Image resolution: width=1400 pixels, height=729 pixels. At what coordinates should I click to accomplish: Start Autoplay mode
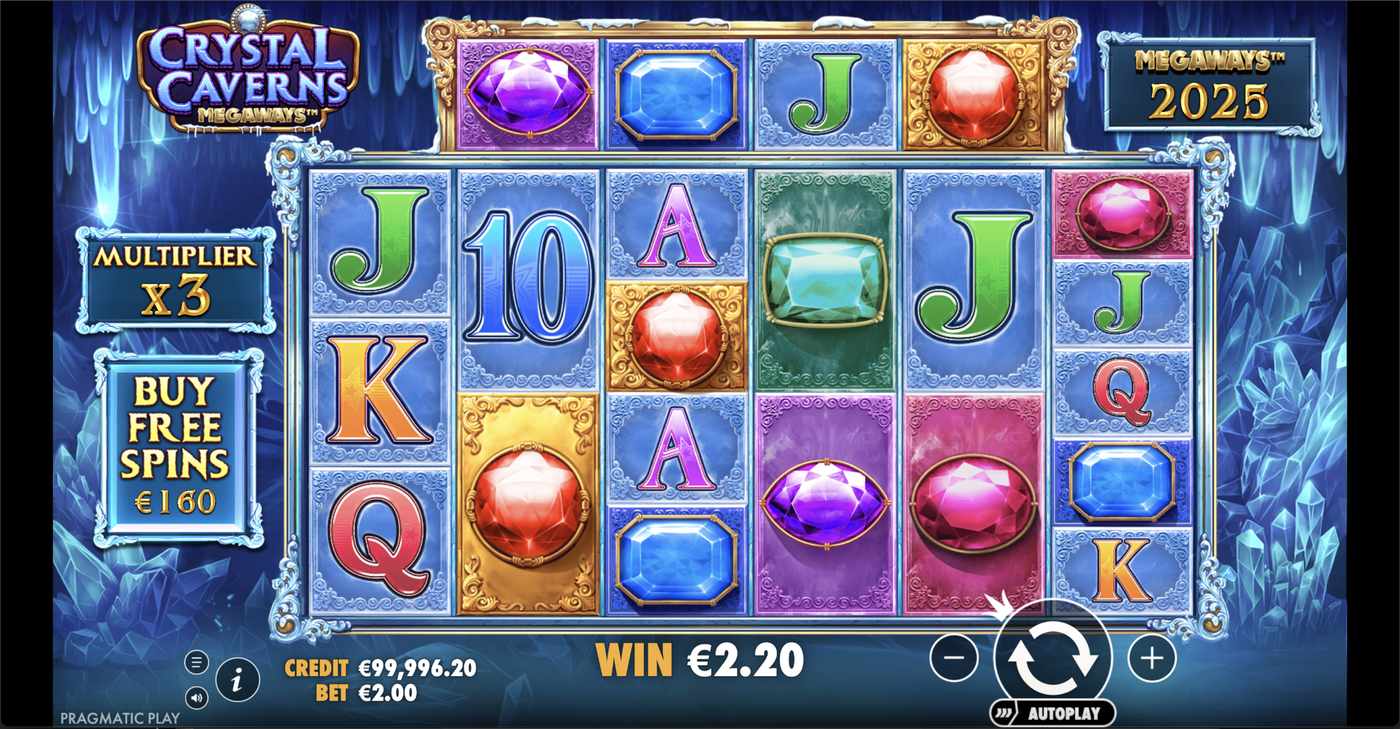pyautogui.click(x=1052, y=713)
